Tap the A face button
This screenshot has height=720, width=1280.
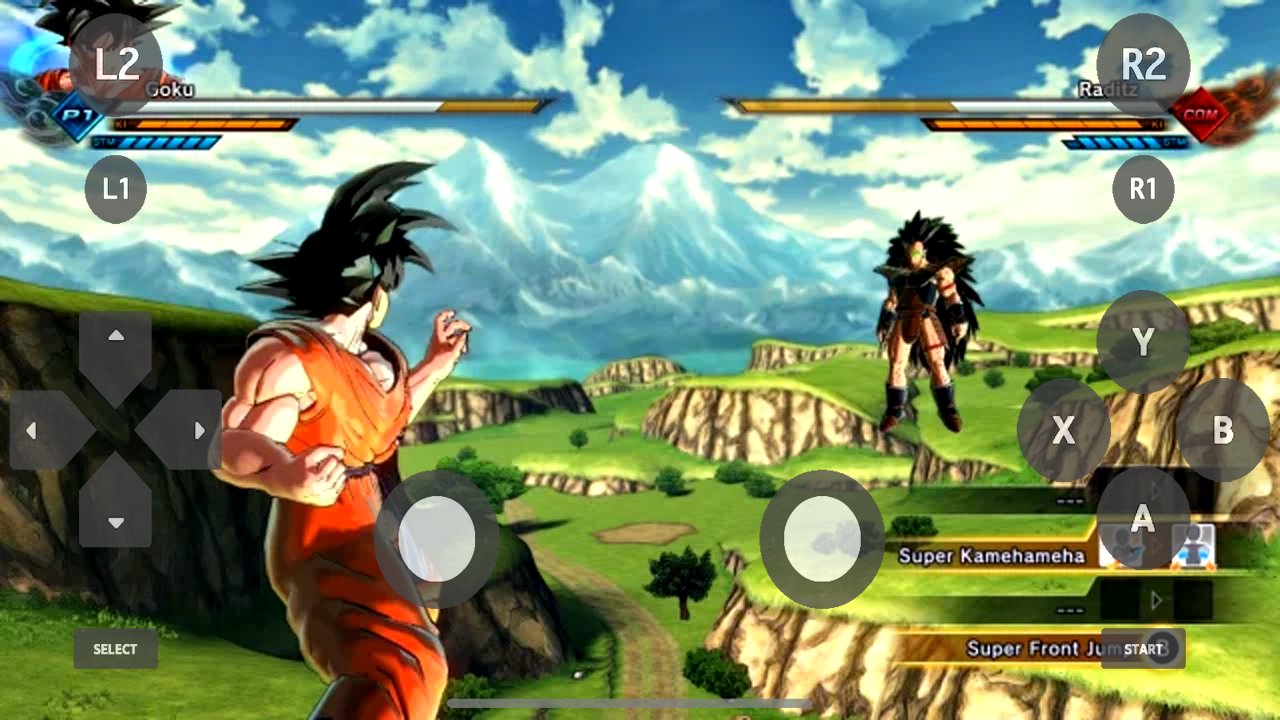click(x=1143, y=519)
